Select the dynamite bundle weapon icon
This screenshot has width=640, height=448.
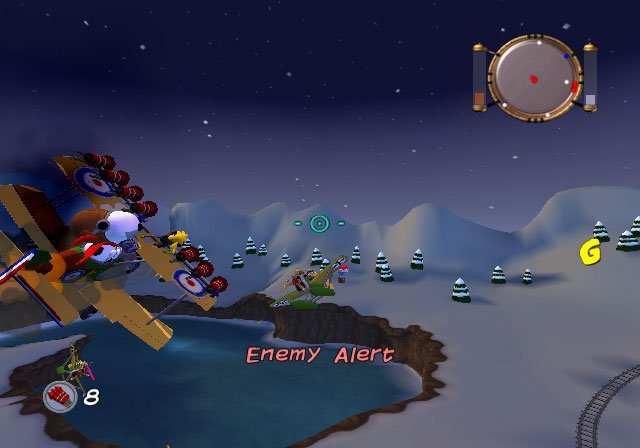point(60,397)
